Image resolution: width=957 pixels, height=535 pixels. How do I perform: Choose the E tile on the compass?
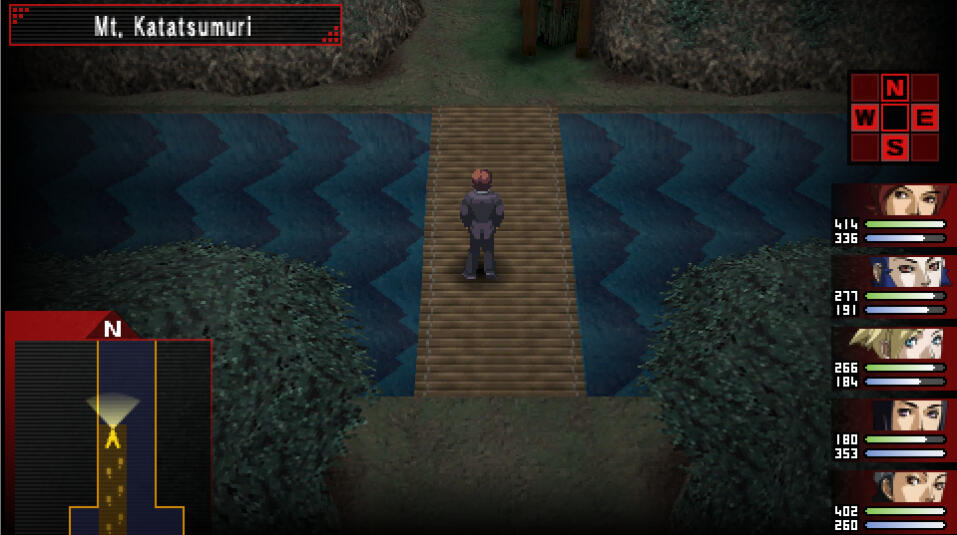[x=925, y=118]
